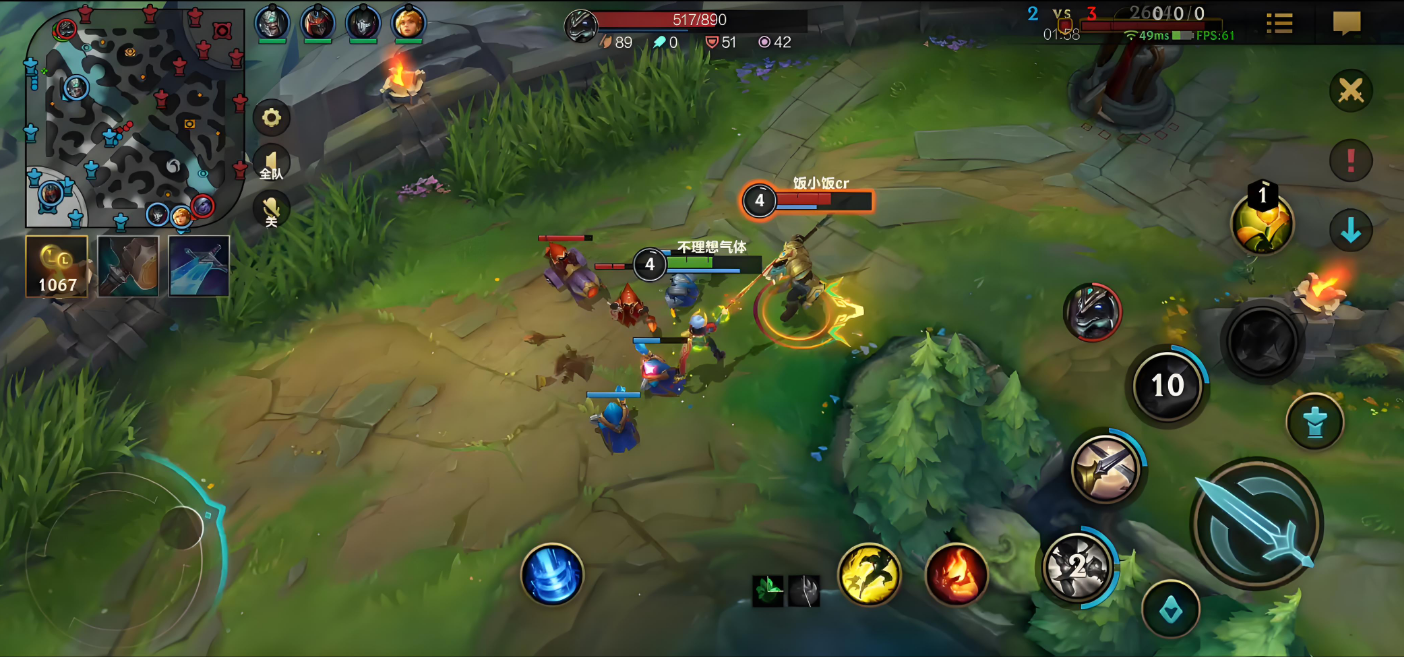Use the yellow flower item with 1 charge
The width and height of the screenshot is (1404, 657).
(1262, 224)
